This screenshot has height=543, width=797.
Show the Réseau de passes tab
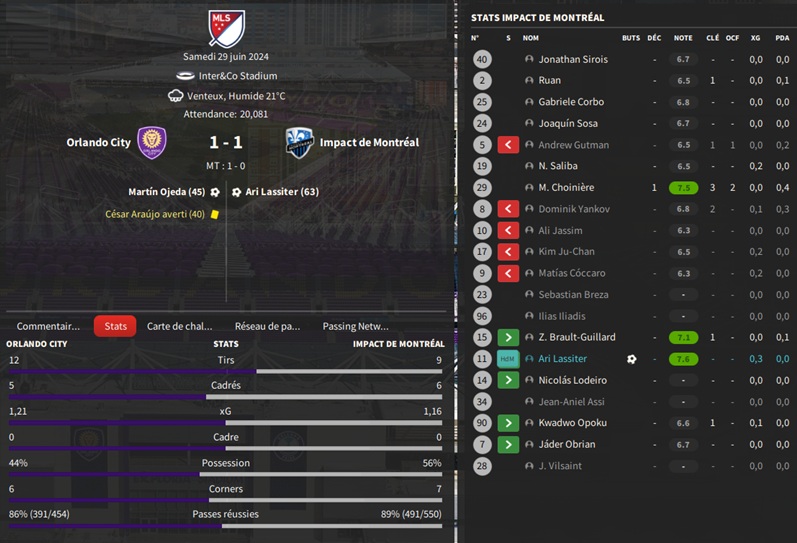(267, 326)
